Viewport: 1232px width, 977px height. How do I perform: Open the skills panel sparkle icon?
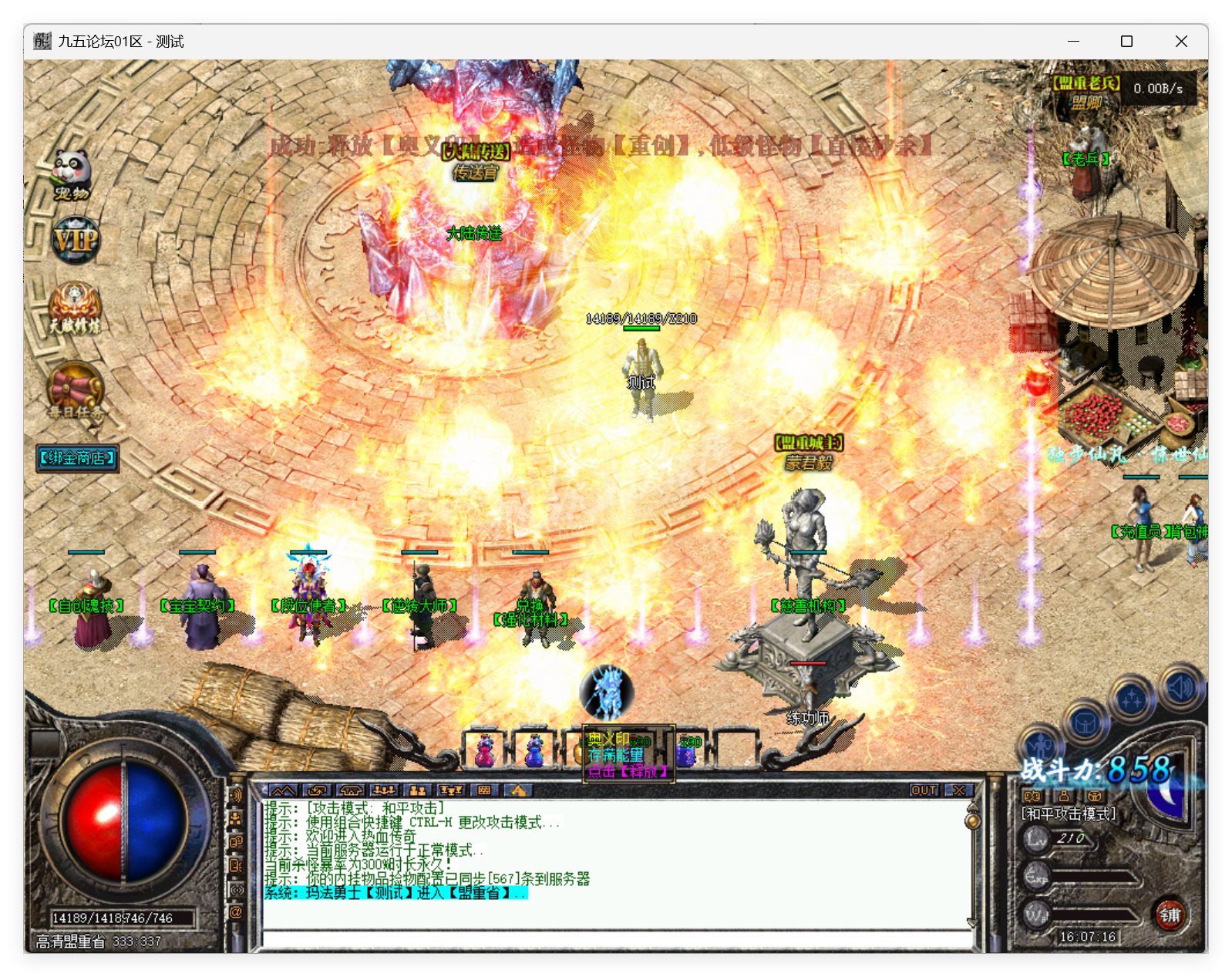1133,695
